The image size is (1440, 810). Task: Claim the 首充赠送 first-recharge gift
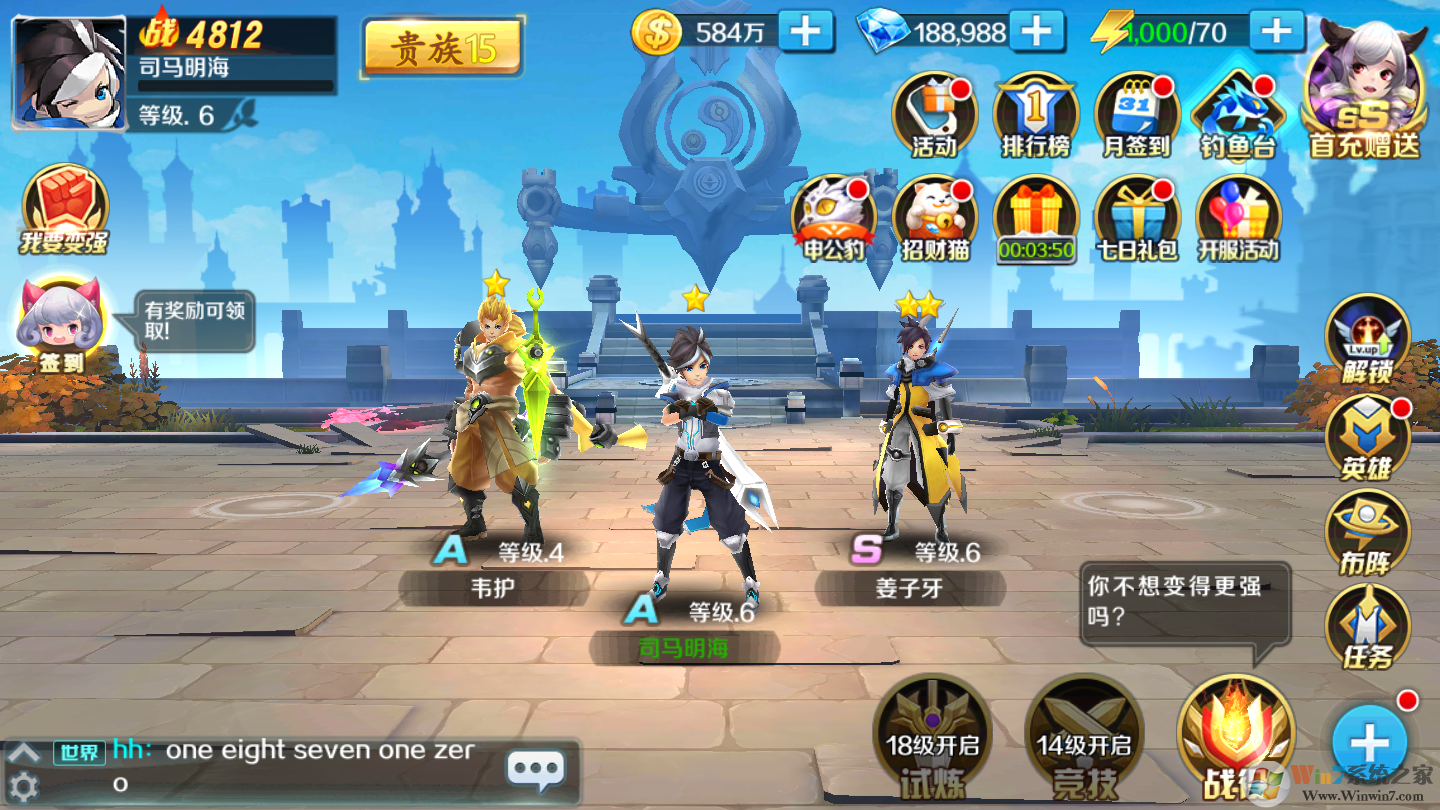click(x=1364, y=92)
